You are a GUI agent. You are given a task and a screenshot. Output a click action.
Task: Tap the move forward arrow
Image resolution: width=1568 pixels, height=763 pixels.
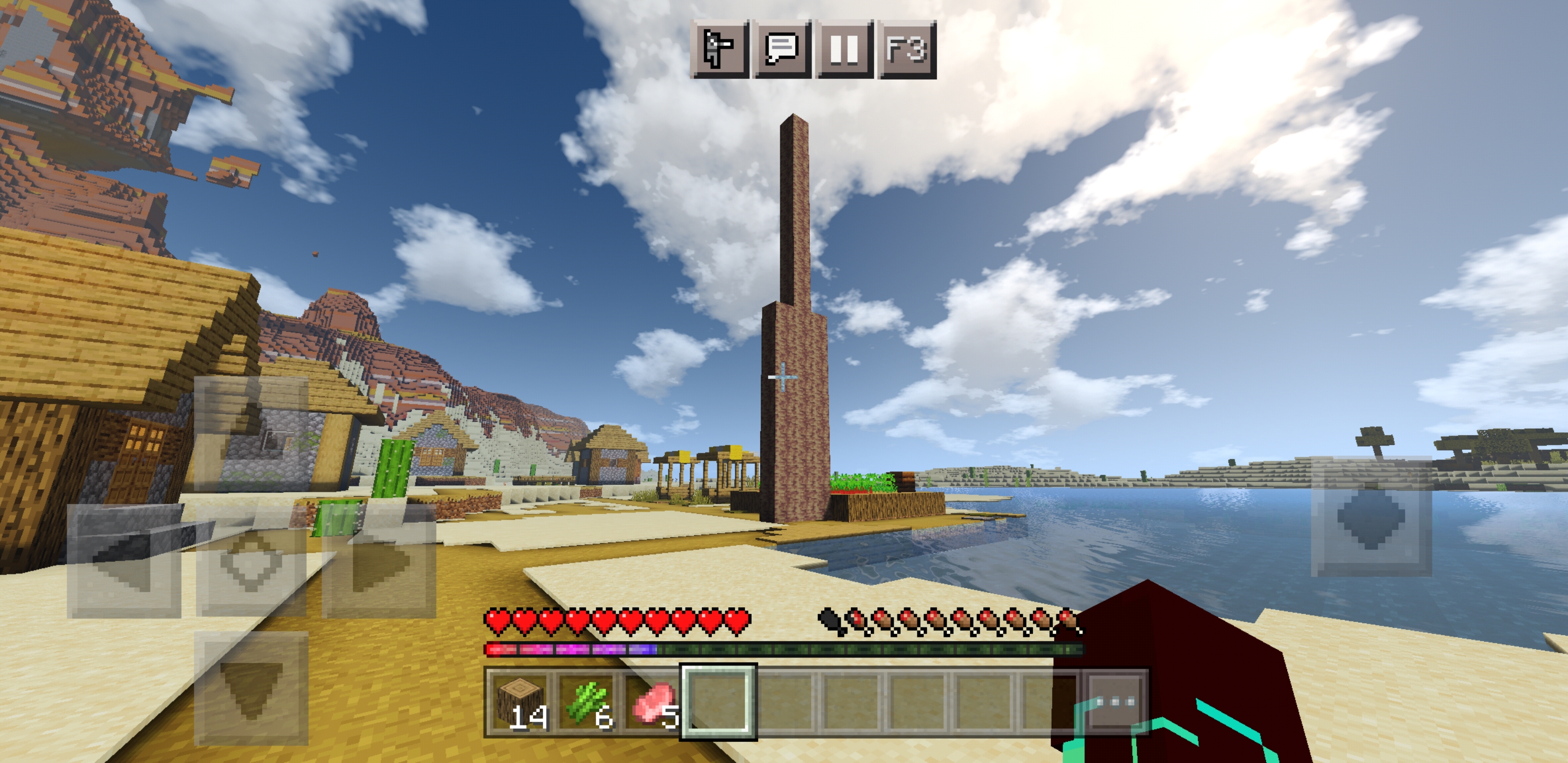tap(251, 433)
